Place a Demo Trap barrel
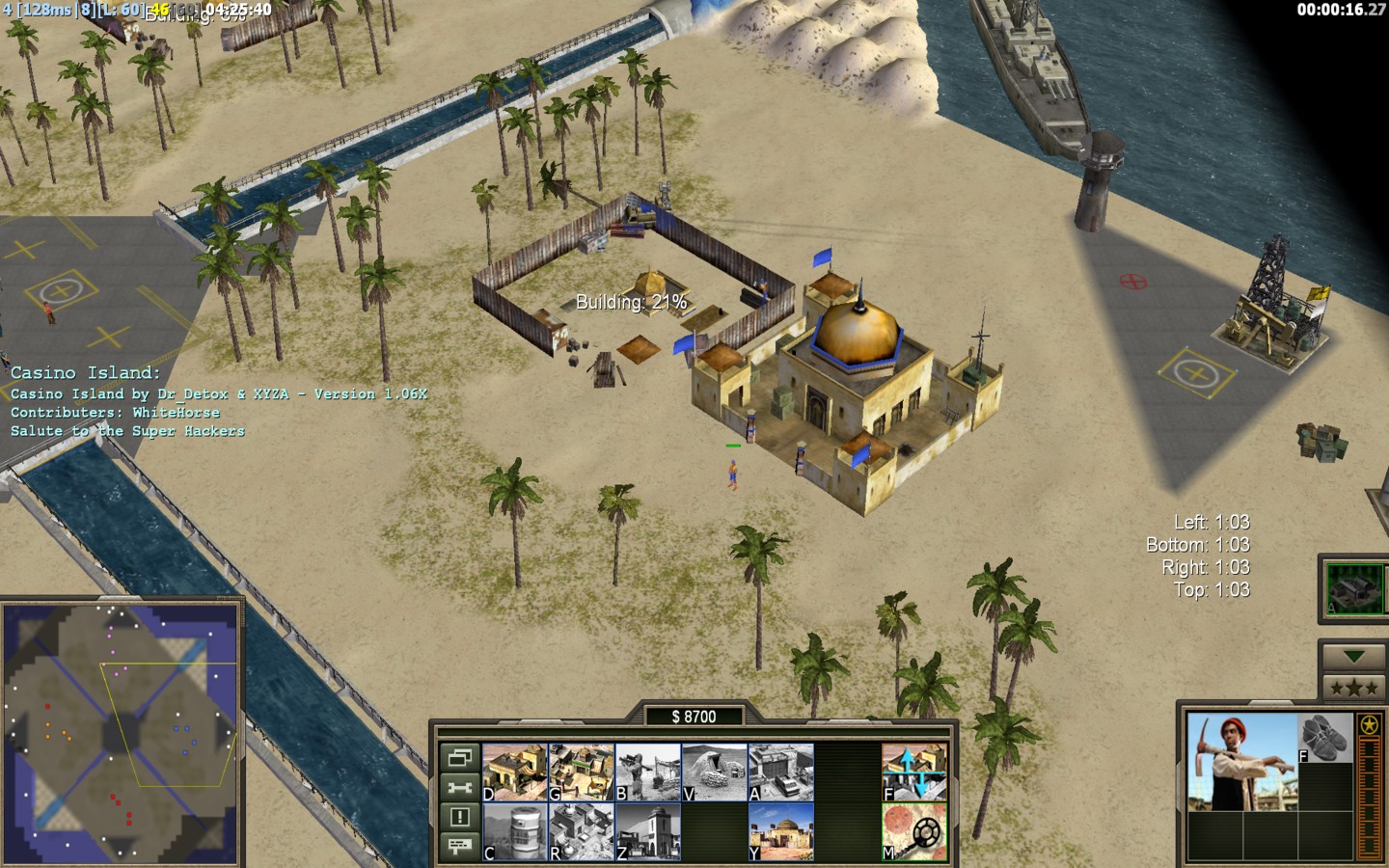 click(515, 831)
